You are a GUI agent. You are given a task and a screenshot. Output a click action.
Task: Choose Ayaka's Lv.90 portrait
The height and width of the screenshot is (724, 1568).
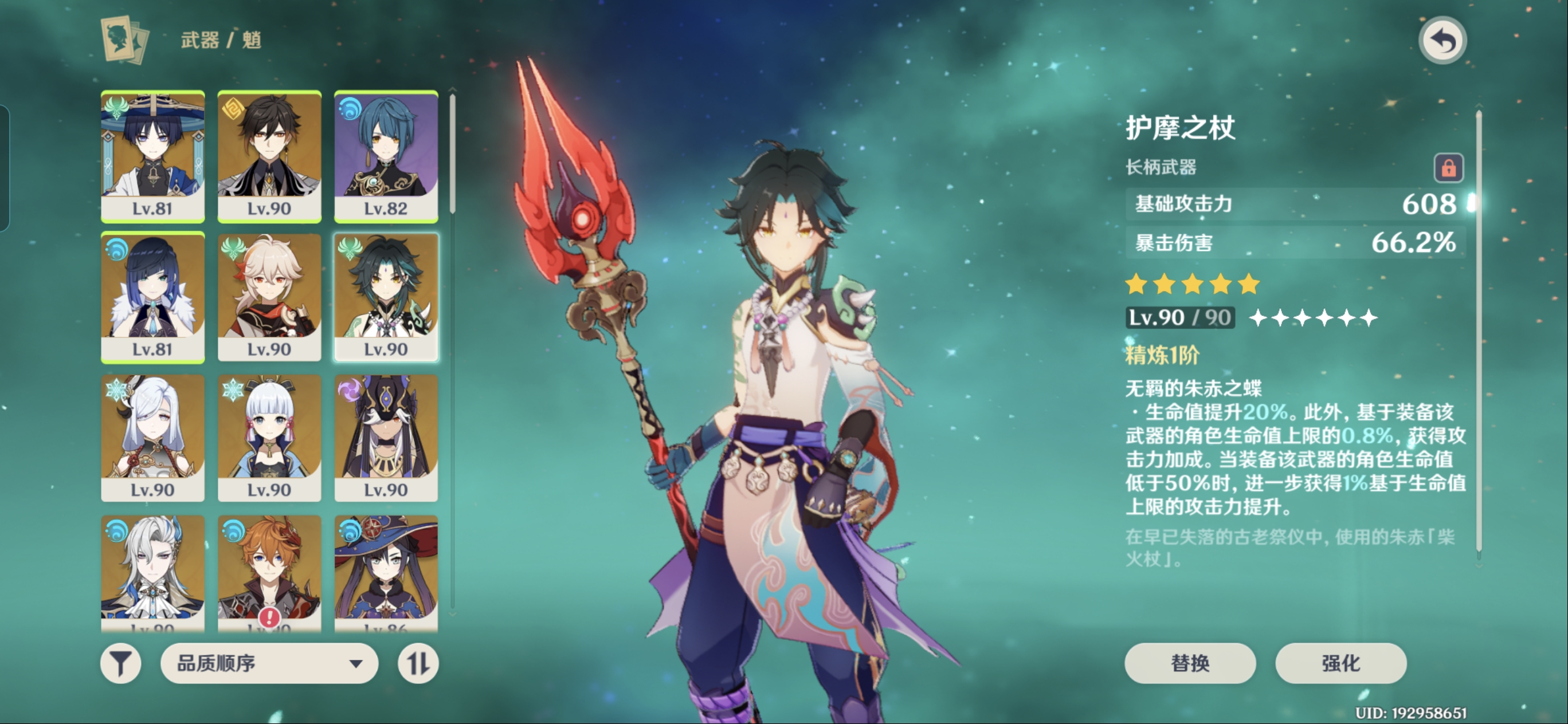(x=269, y=438)
